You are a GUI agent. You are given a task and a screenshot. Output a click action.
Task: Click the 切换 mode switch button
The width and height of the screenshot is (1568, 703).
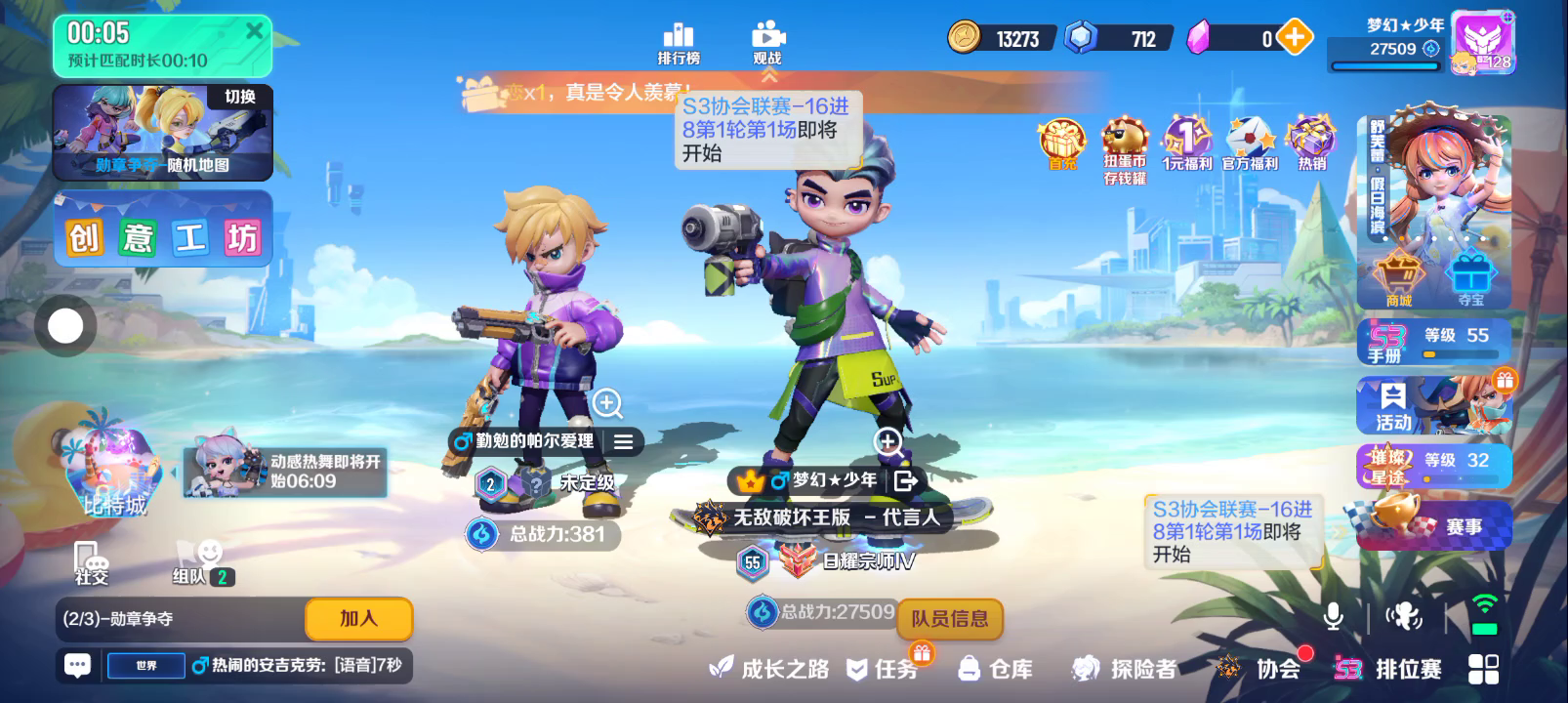[239, 97]
